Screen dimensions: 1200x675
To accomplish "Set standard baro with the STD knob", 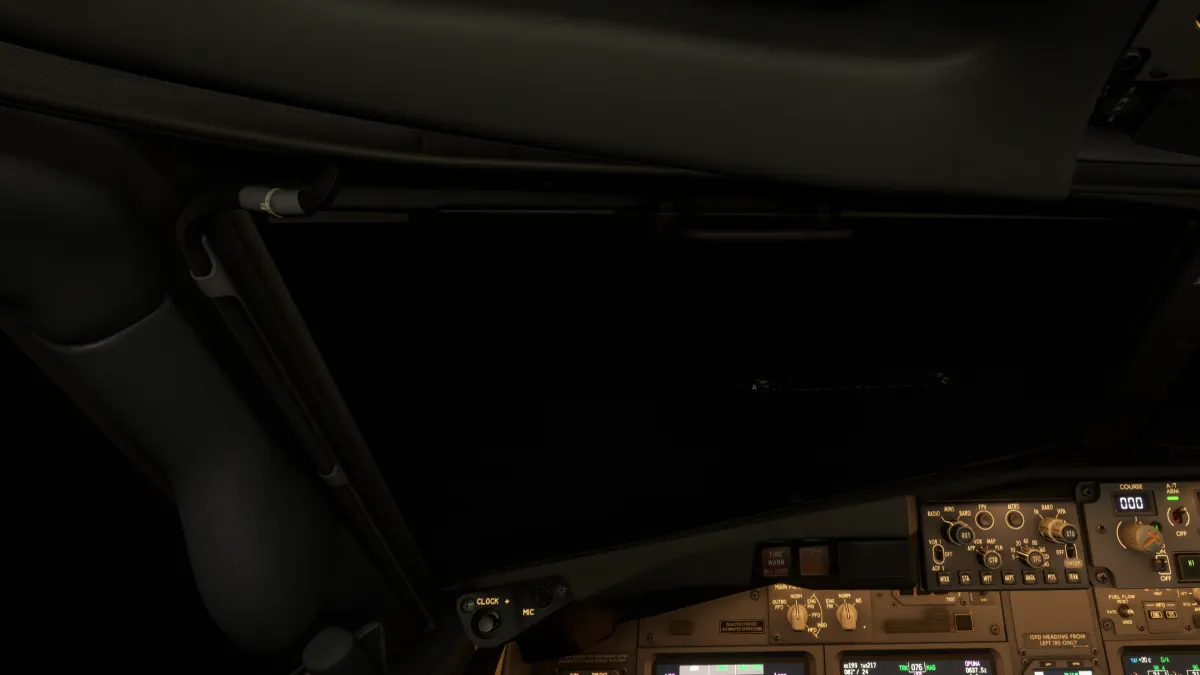I will [1067, 533].
